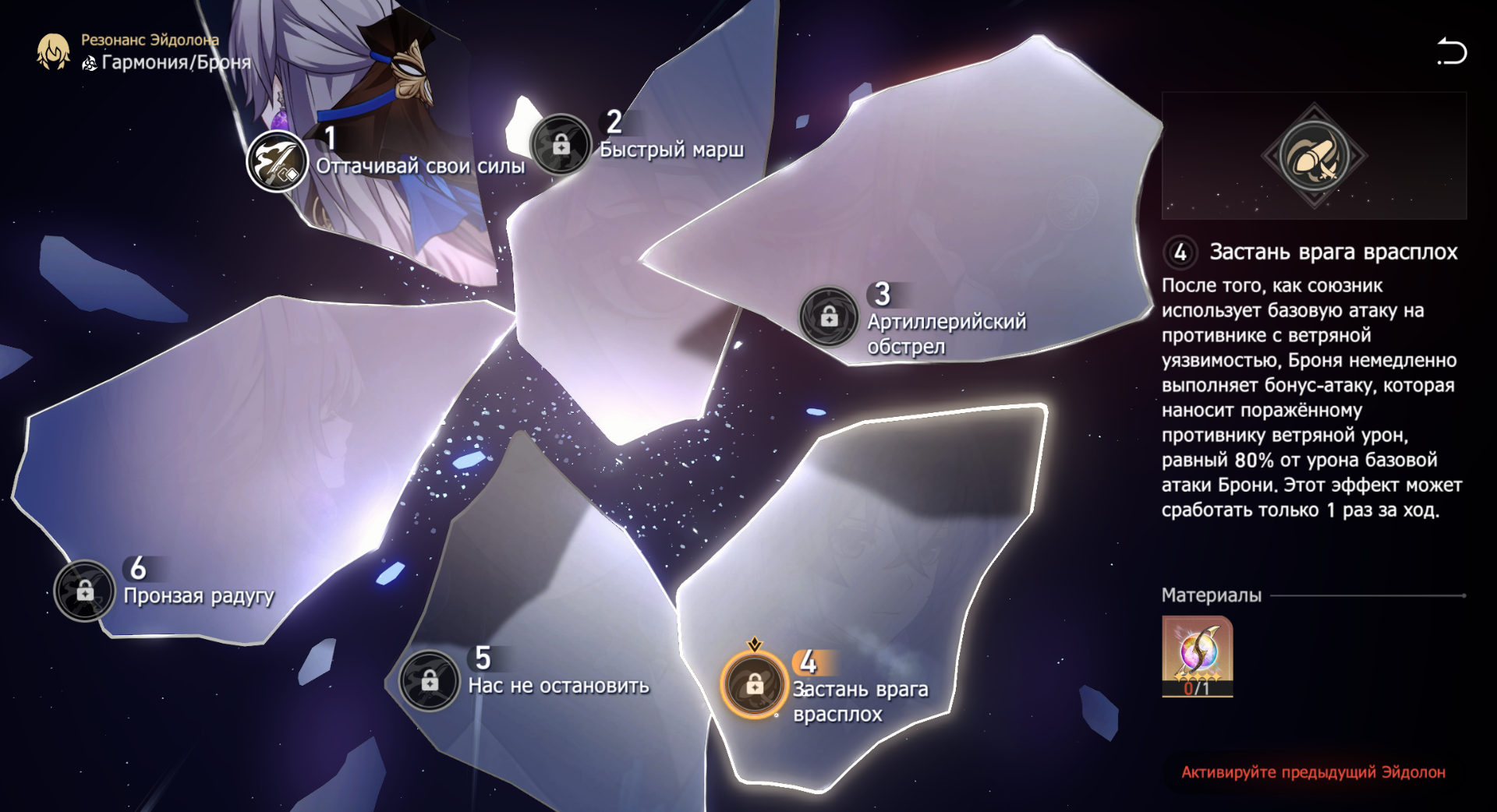Image resolution: width=1497 pixels, height=812 pixels.
Task: Click the Bronya character portrait icon
Action: coord(53,51)
